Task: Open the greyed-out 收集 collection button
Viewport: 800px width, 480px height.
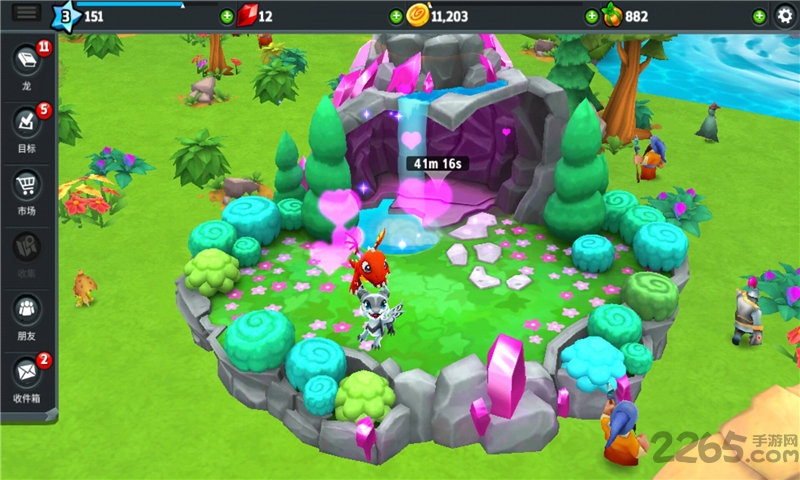Action: tap(27, 248)
